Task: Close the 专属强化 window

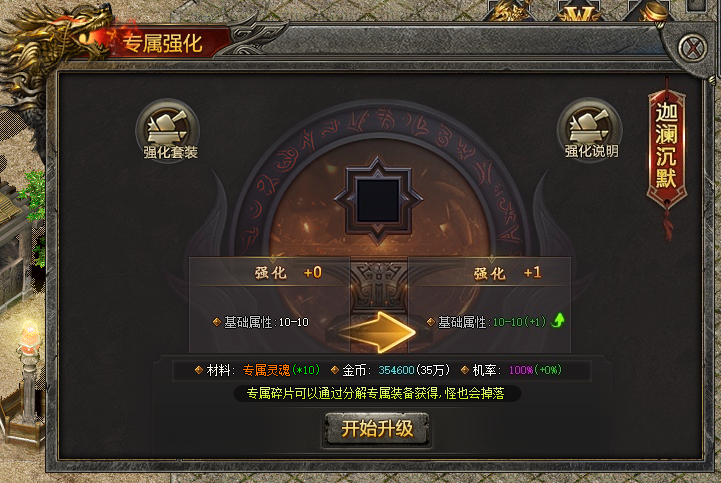Action: click(690, 47)
